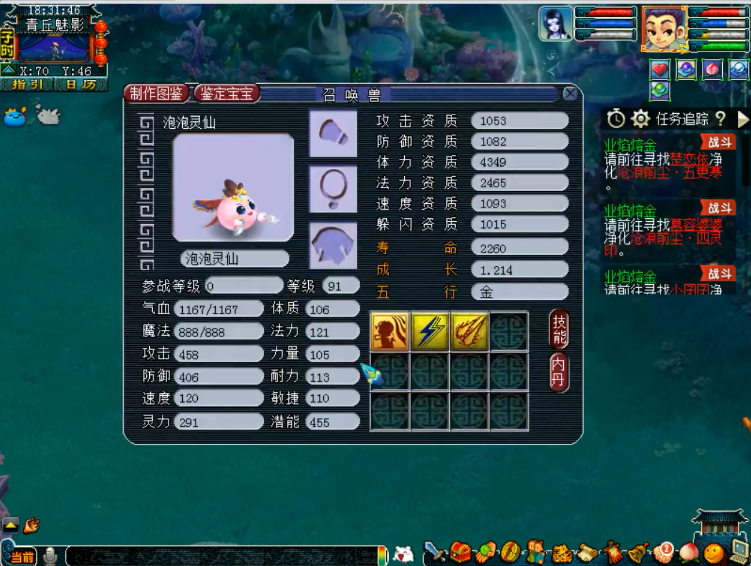This screenshot has height=566, width=751.
Task: Close the summoned beast window
Action: (x=570, y=93)
